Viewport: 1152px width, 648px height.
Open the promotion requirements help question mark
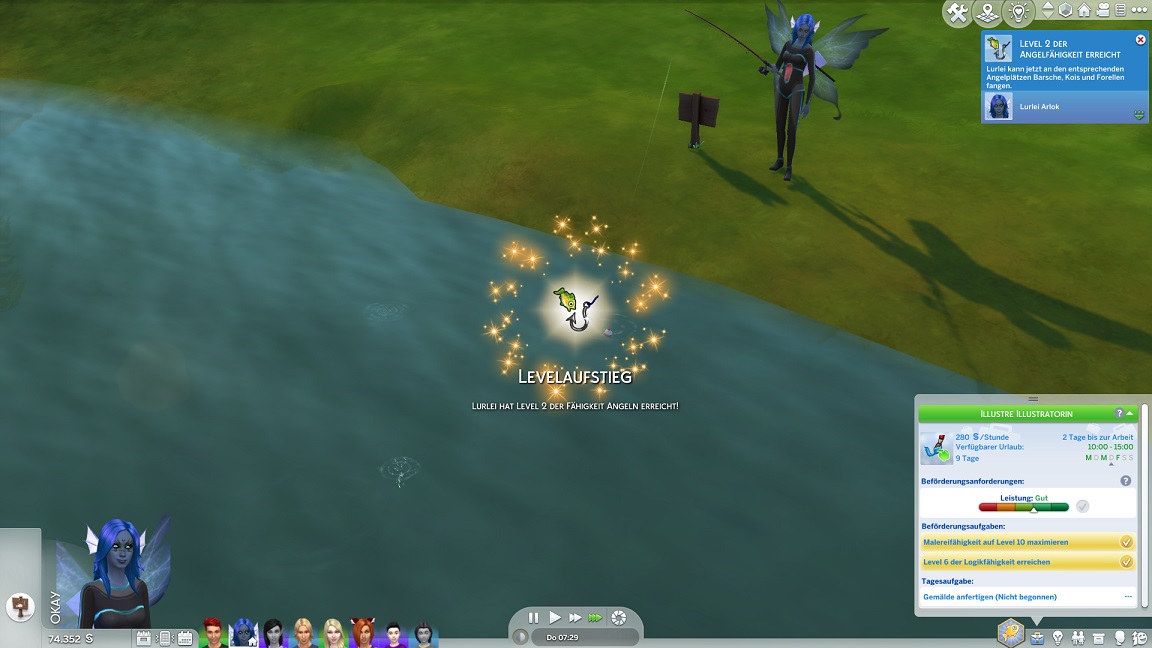[x=1125, y=481]
